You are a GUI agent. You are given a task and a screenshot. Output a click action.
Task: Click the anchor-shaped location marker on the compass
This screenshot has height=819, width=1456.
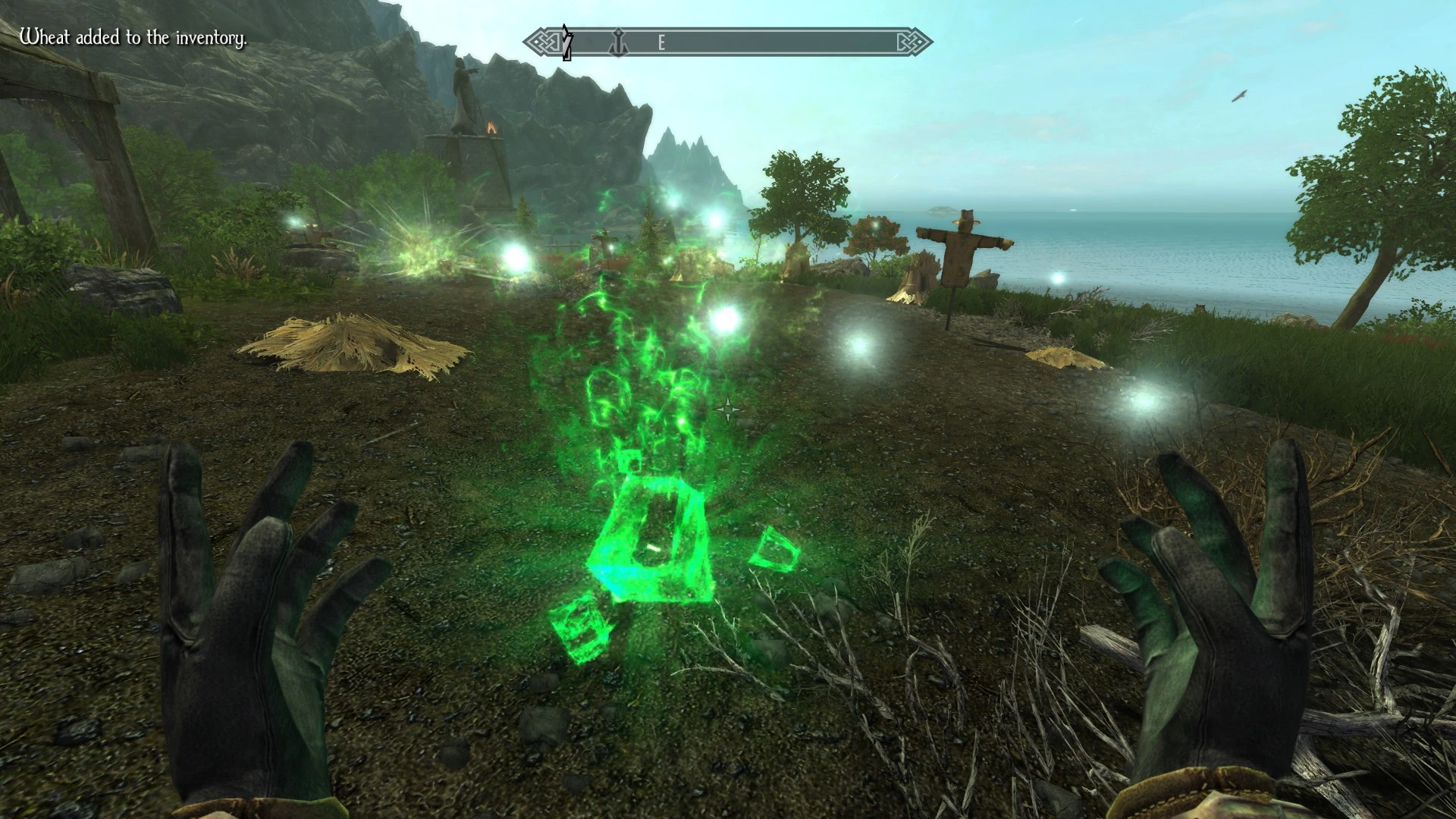619,42
